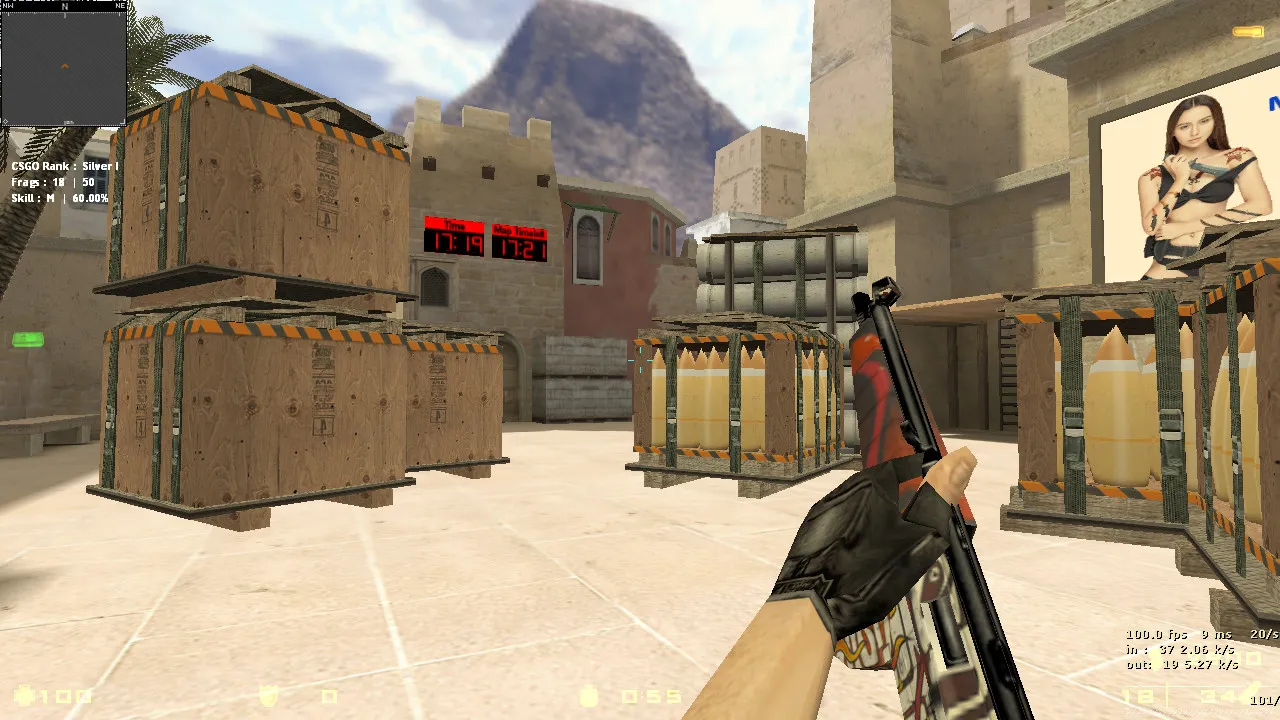Click the green glow item on the left wall
The width and height of the screenshot is (1280, 720).
pos(27,341)
